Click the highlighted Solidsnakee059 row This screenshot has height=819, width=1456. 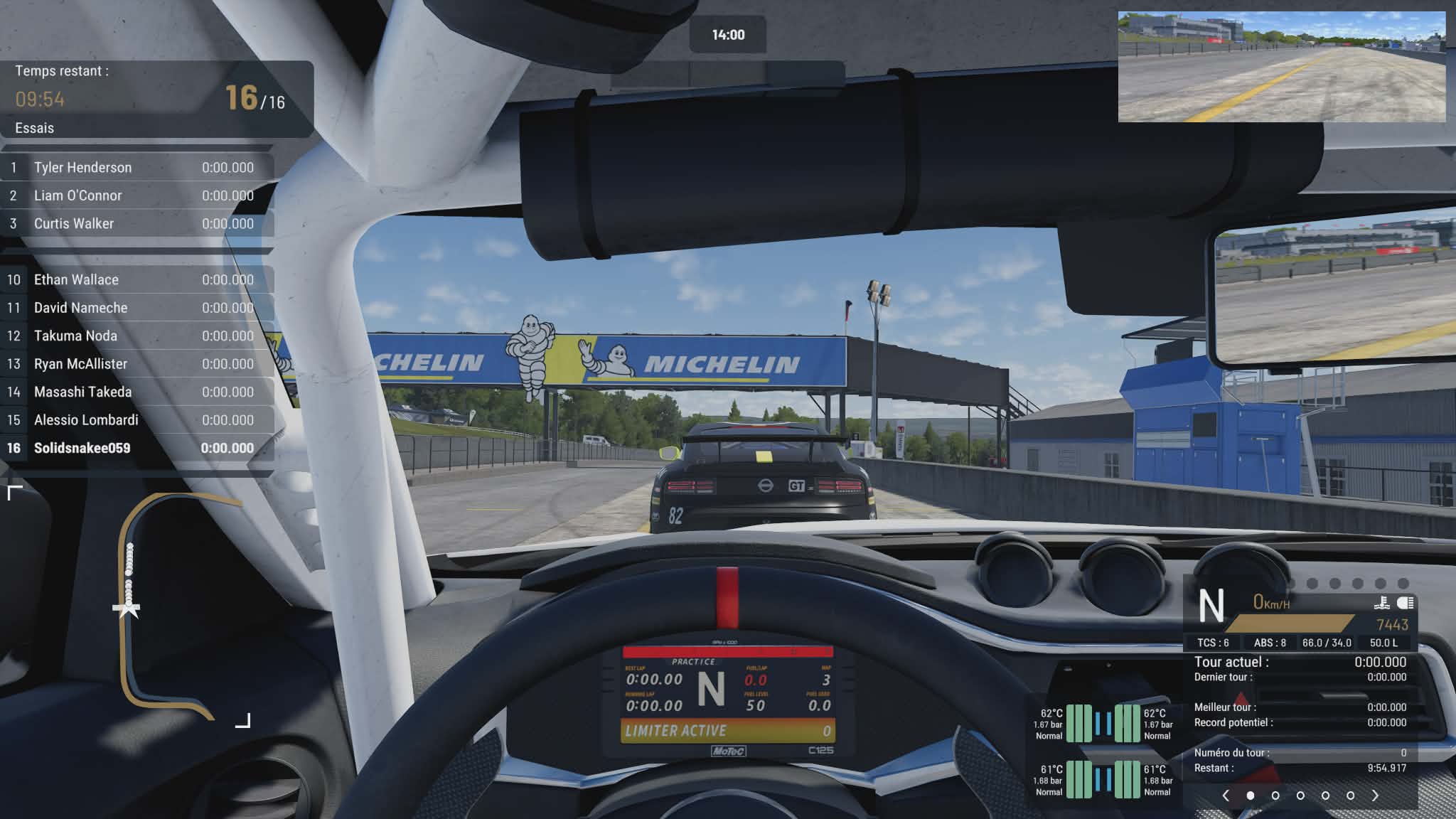(x=136, y=448)
